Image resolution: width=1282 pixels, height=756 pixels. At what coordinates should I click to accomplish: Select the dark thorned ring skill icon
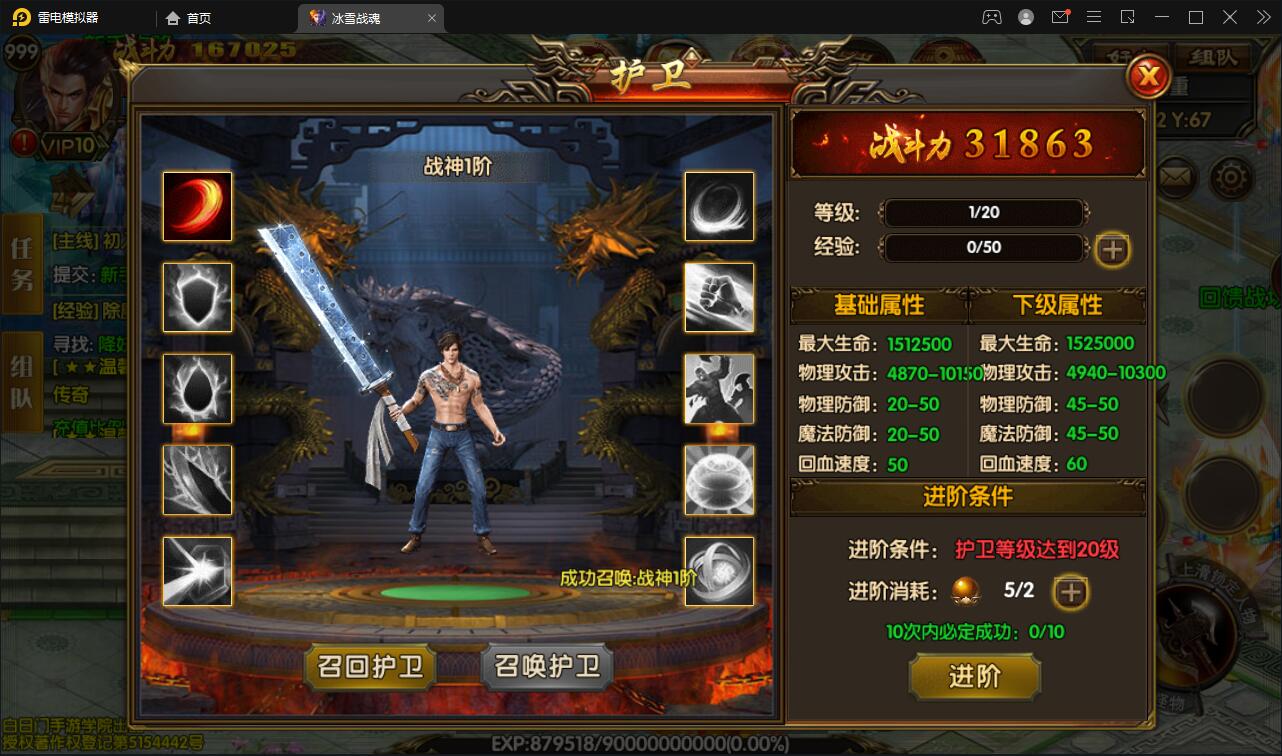tap(197, 389)
